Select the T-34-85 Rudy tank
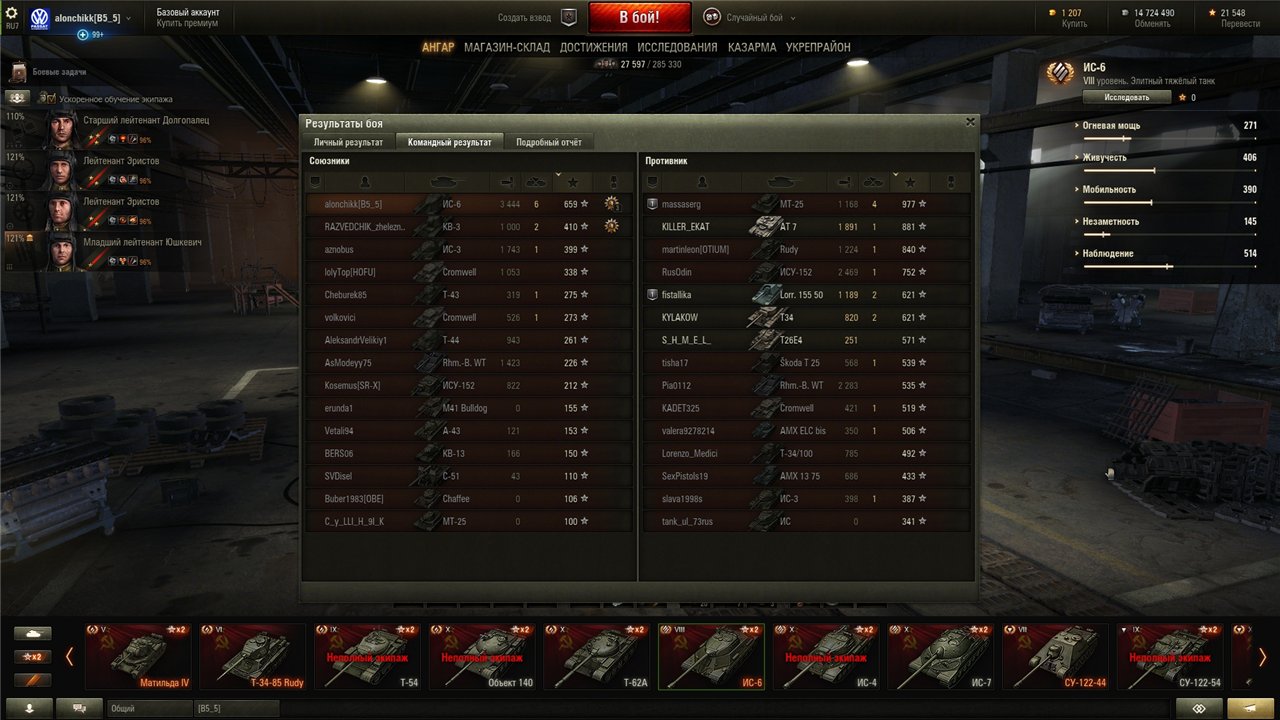Viewport: 1280px width, 720px height. tap(252, 656)
